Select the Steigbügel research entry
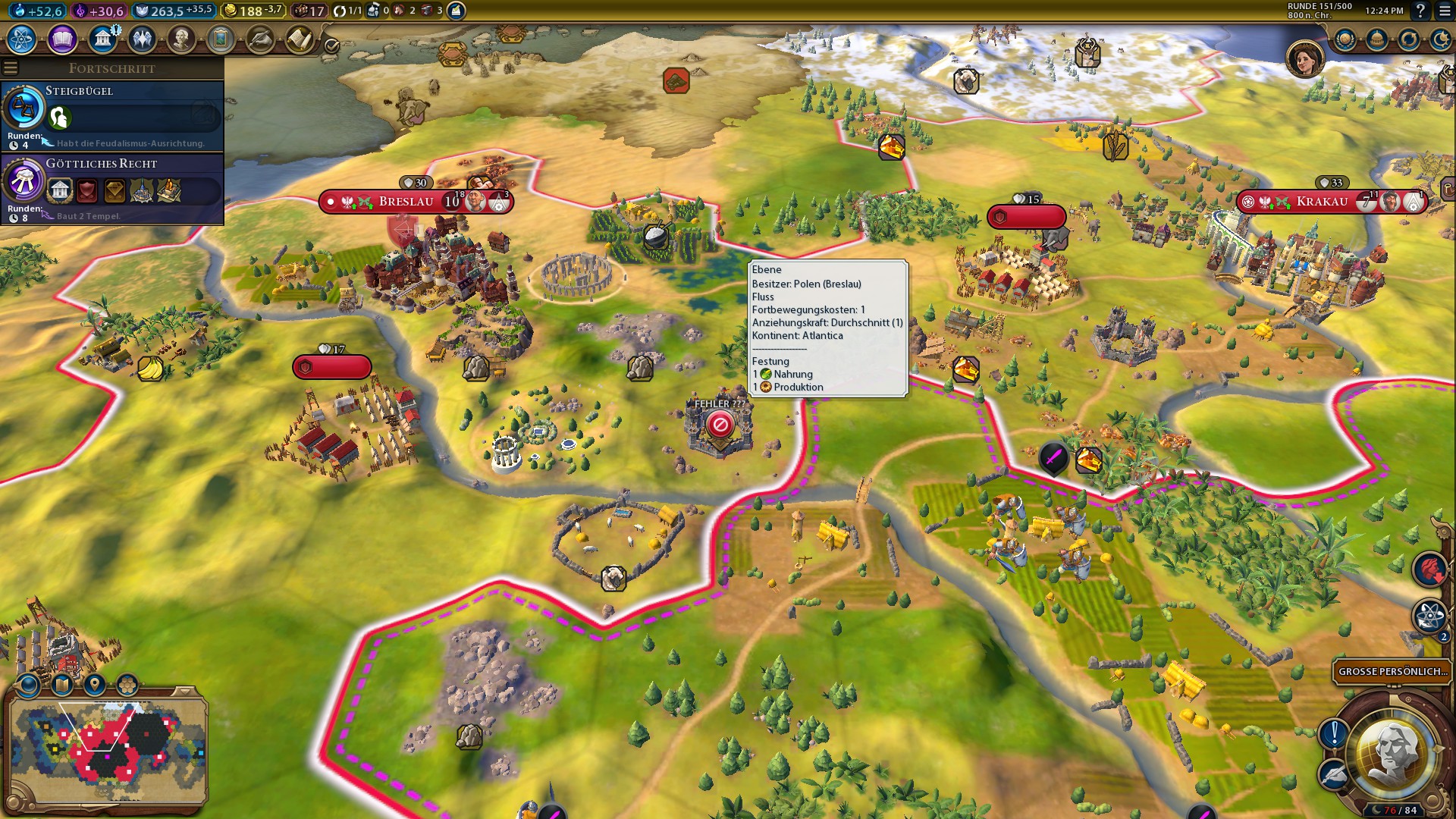The height and width of the screenshot is (819, 1456). [114, 114]
